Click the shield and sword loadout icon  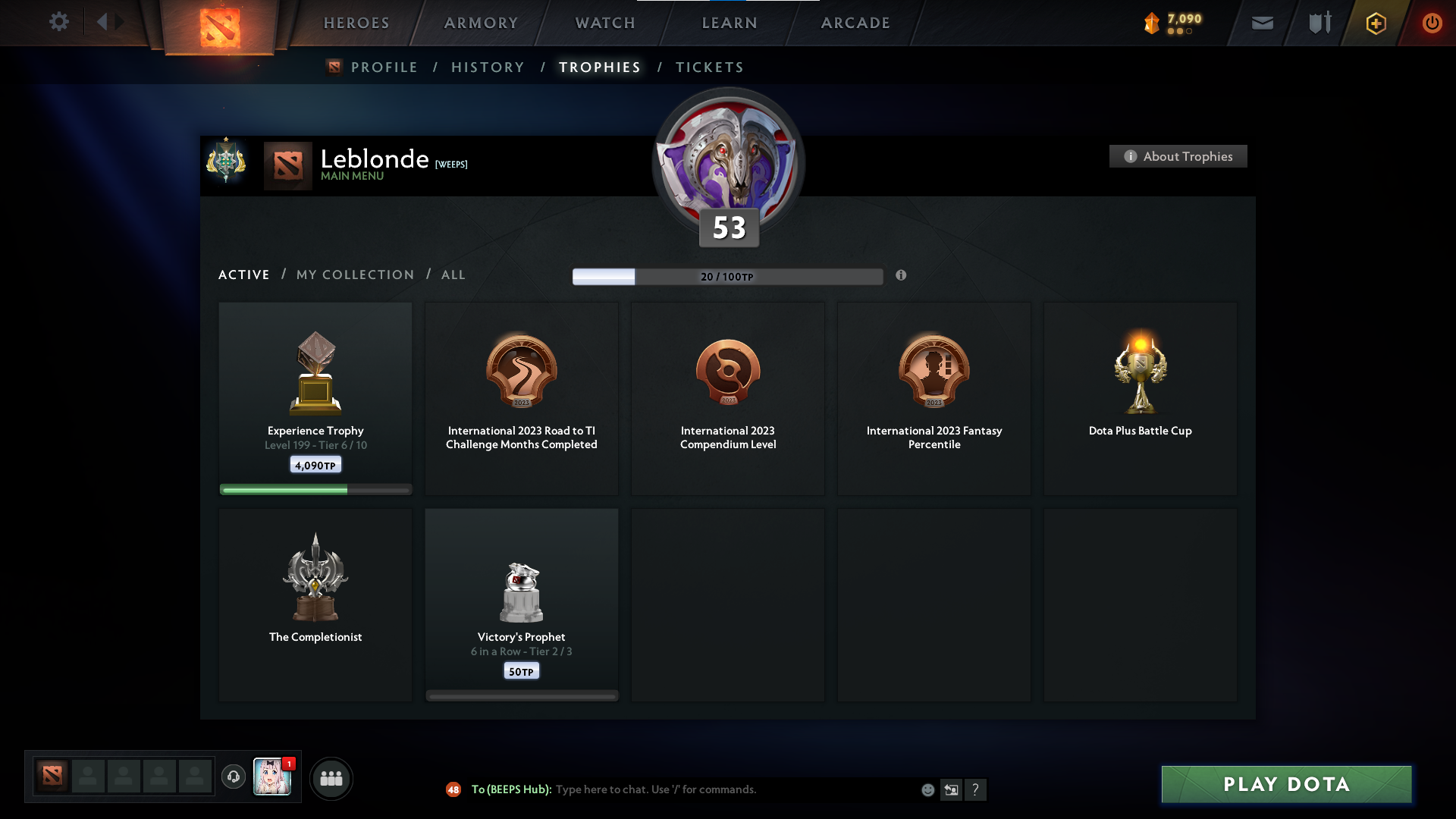pos(1319,23)
